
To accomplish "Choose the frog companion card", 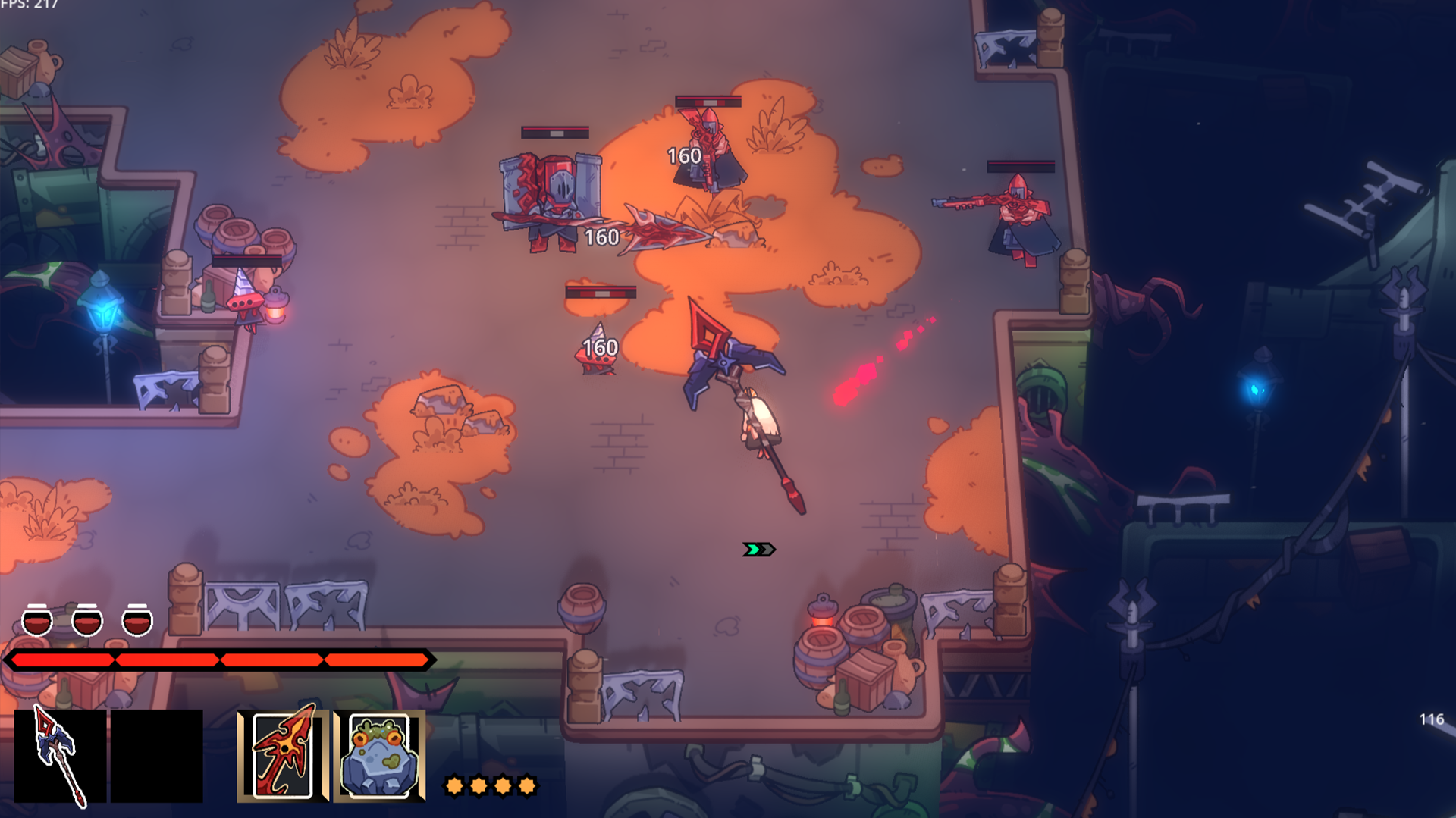I will pos(379,756).
